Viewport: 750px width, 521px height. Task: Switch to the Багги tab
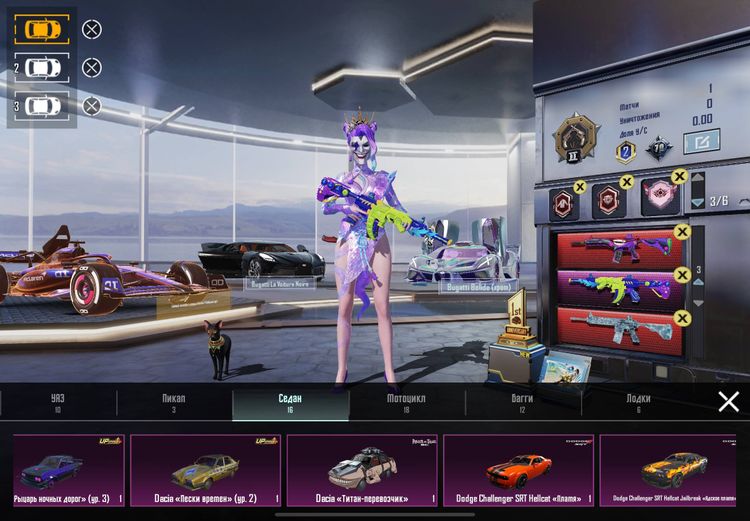[522, 403]
